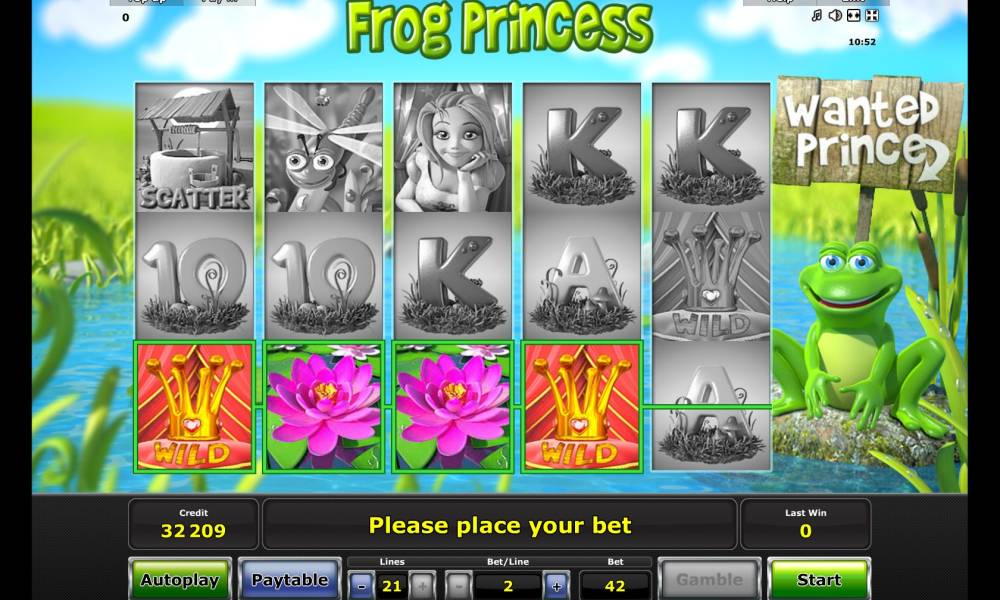This screenshot has height=600, width=1000.
Task: Activate Autoplay mode
Action: pyautogui.click(x=180, y=579)
